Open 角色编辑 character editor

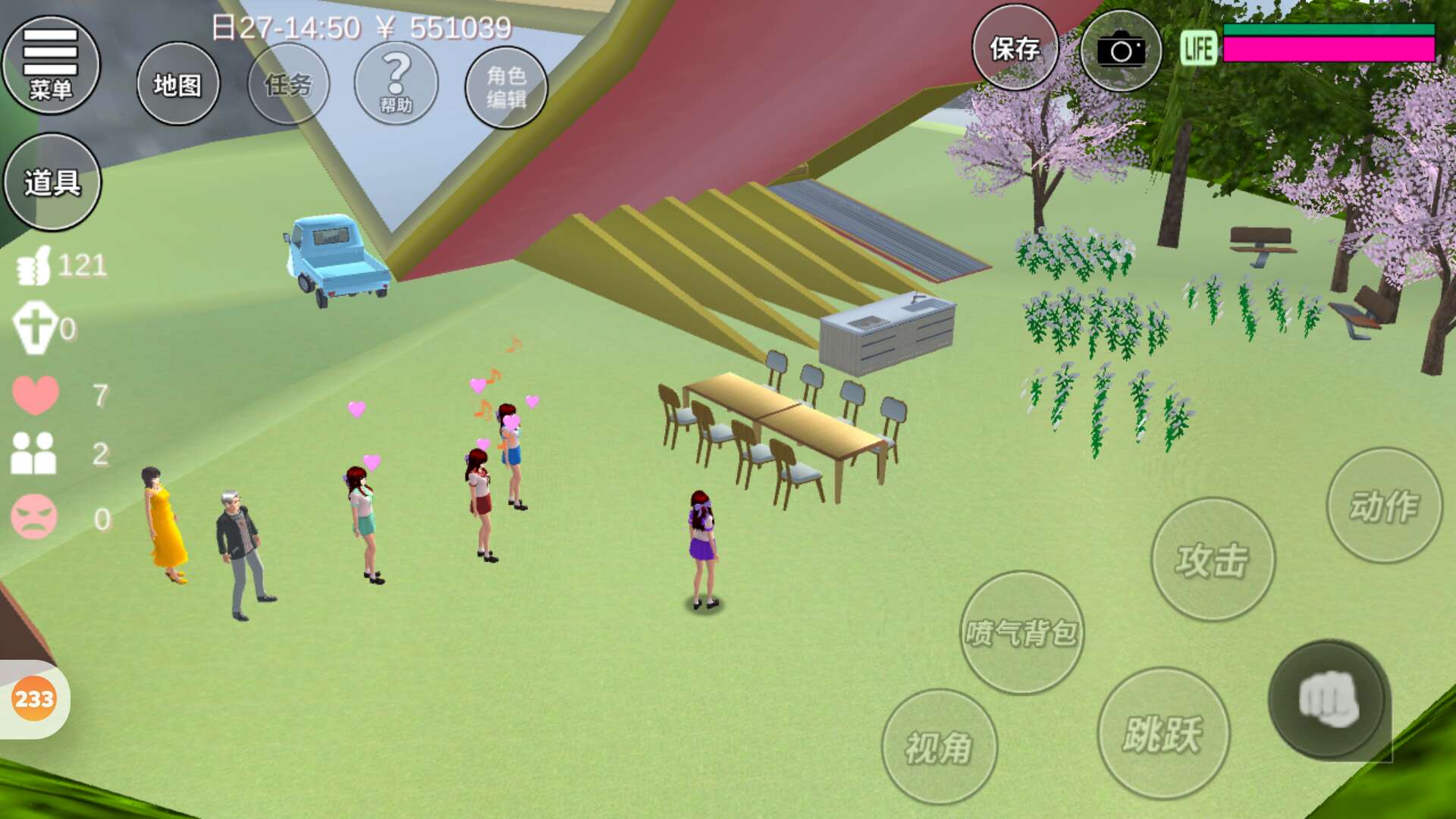(x=506, y=86)
